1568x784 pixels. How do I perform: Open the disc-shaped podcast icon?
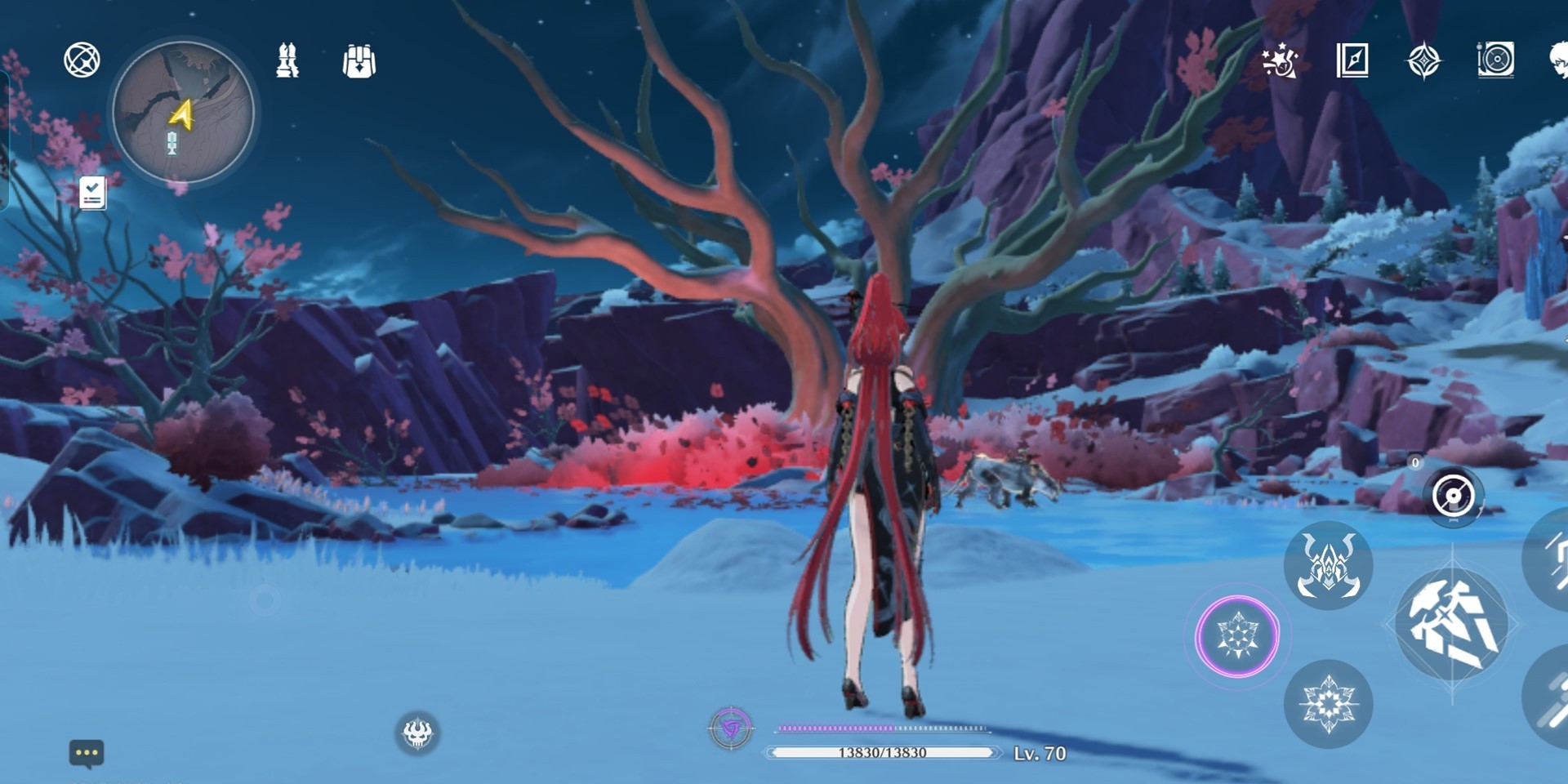[x=1495, y=60]
